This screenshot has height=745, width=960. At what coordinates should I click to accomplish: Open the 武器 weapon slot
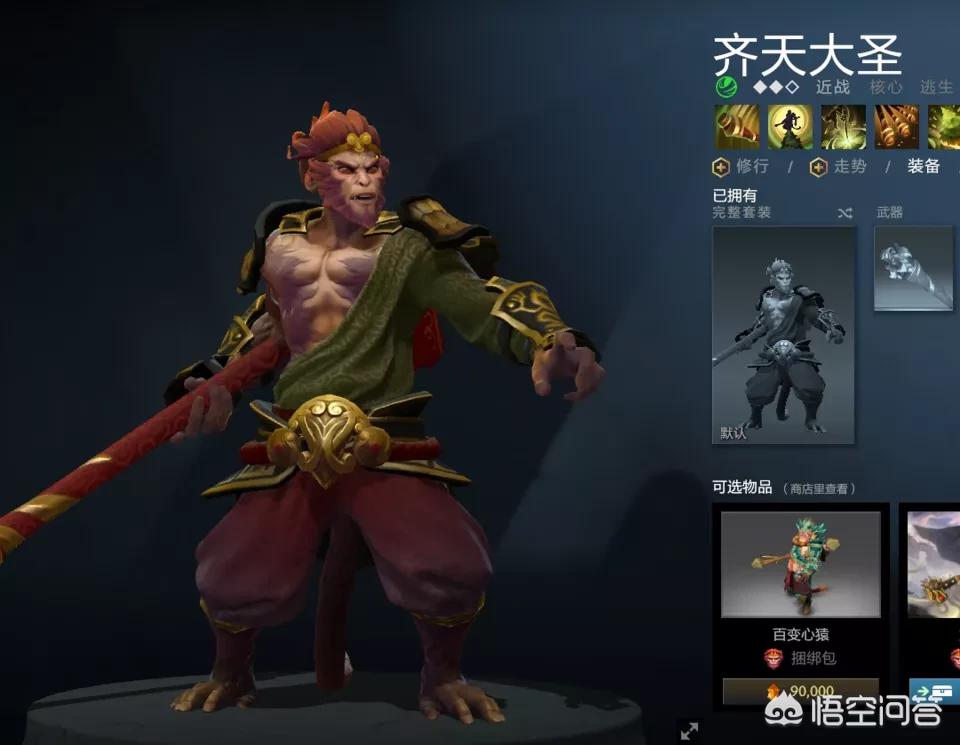click(x=914, y=268)
